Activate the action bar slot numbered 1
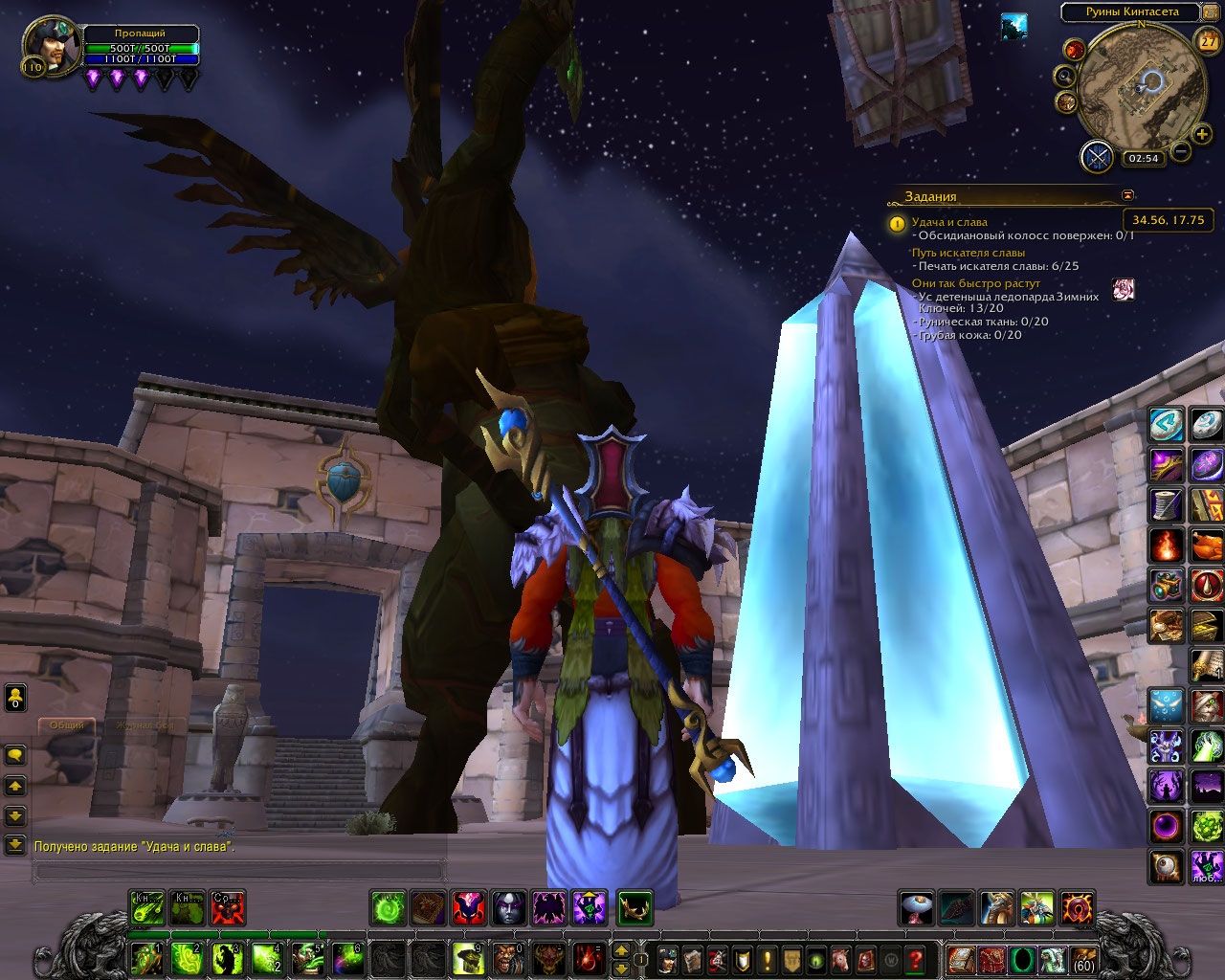Screen dimensions: 1225x980 [x=146, y=958]
